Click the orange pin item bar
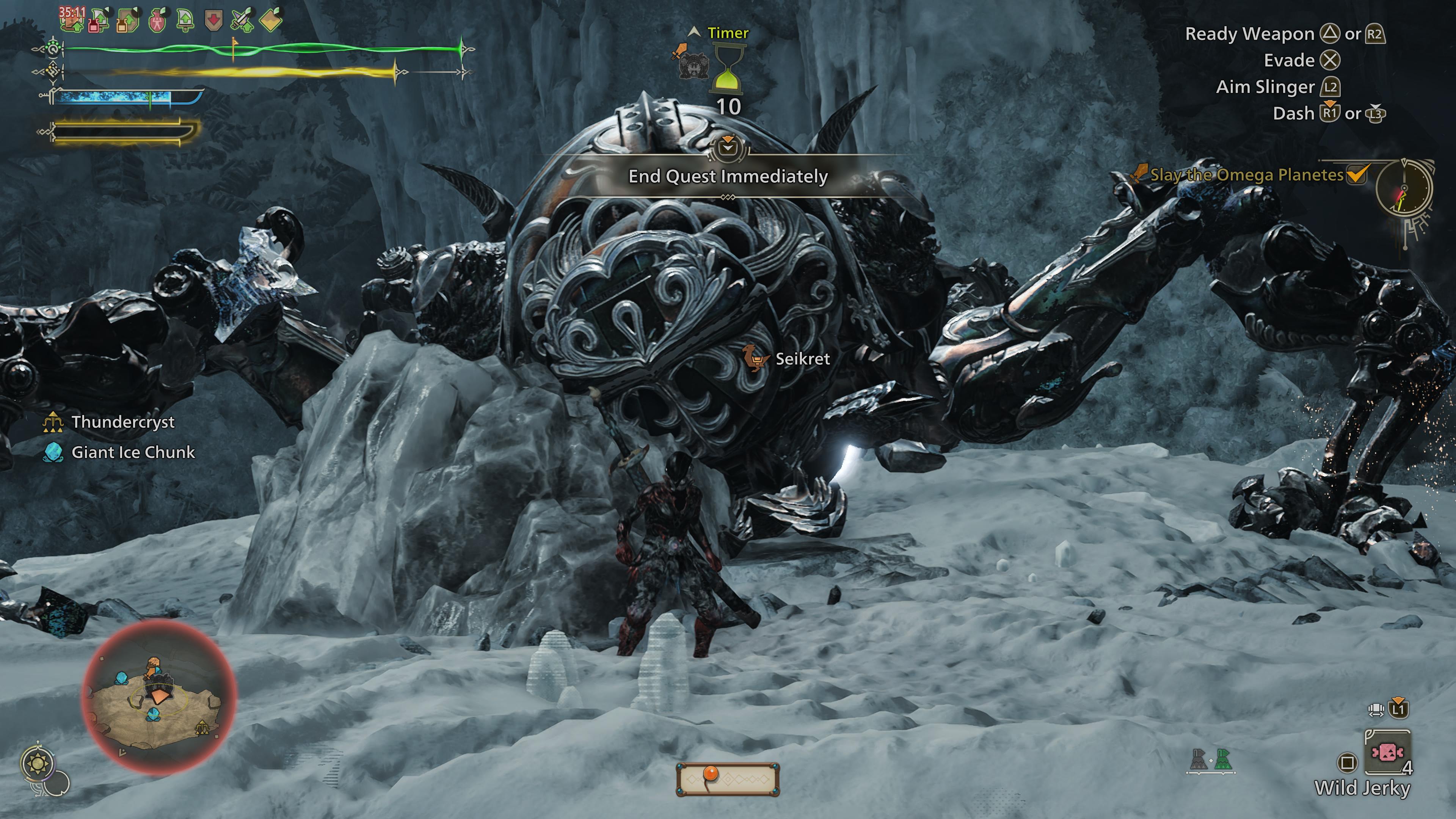1456x819 pixels. click(x=728, y=779)
